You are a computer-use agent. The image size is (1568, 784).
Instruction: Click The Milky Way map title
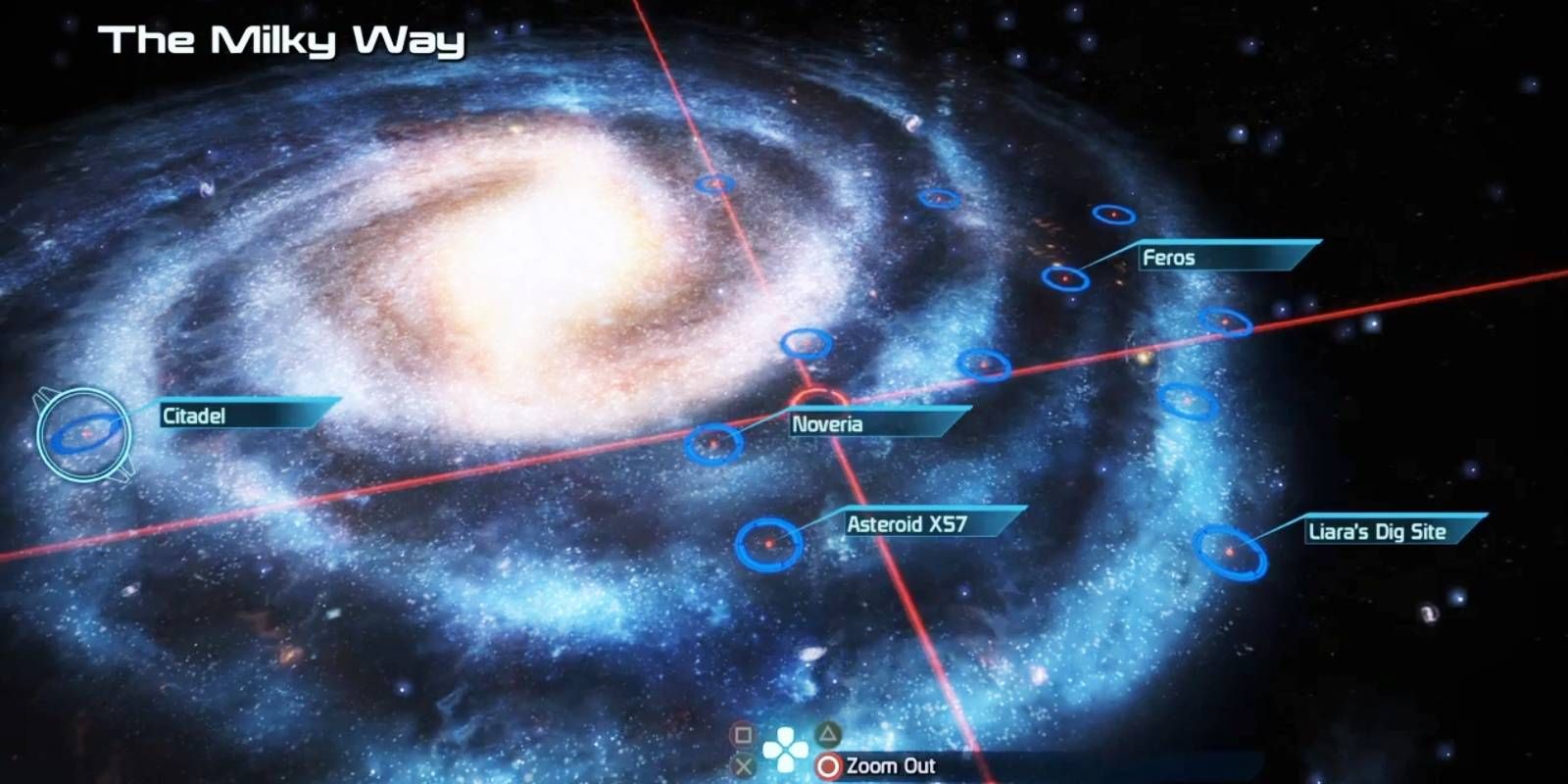click(284, 41)
